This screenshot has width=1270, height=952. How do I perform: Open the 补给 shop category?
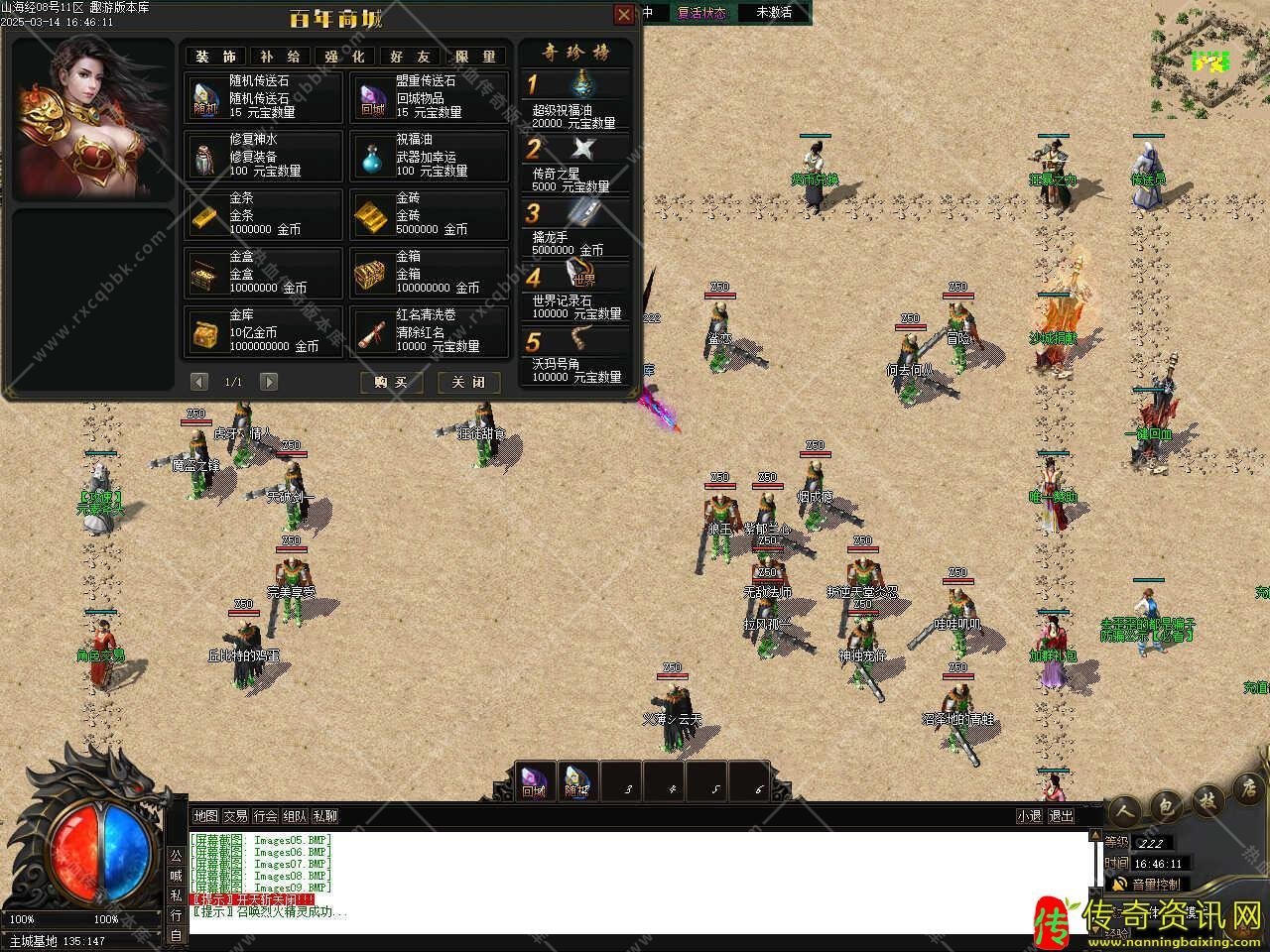coord(280,57)
